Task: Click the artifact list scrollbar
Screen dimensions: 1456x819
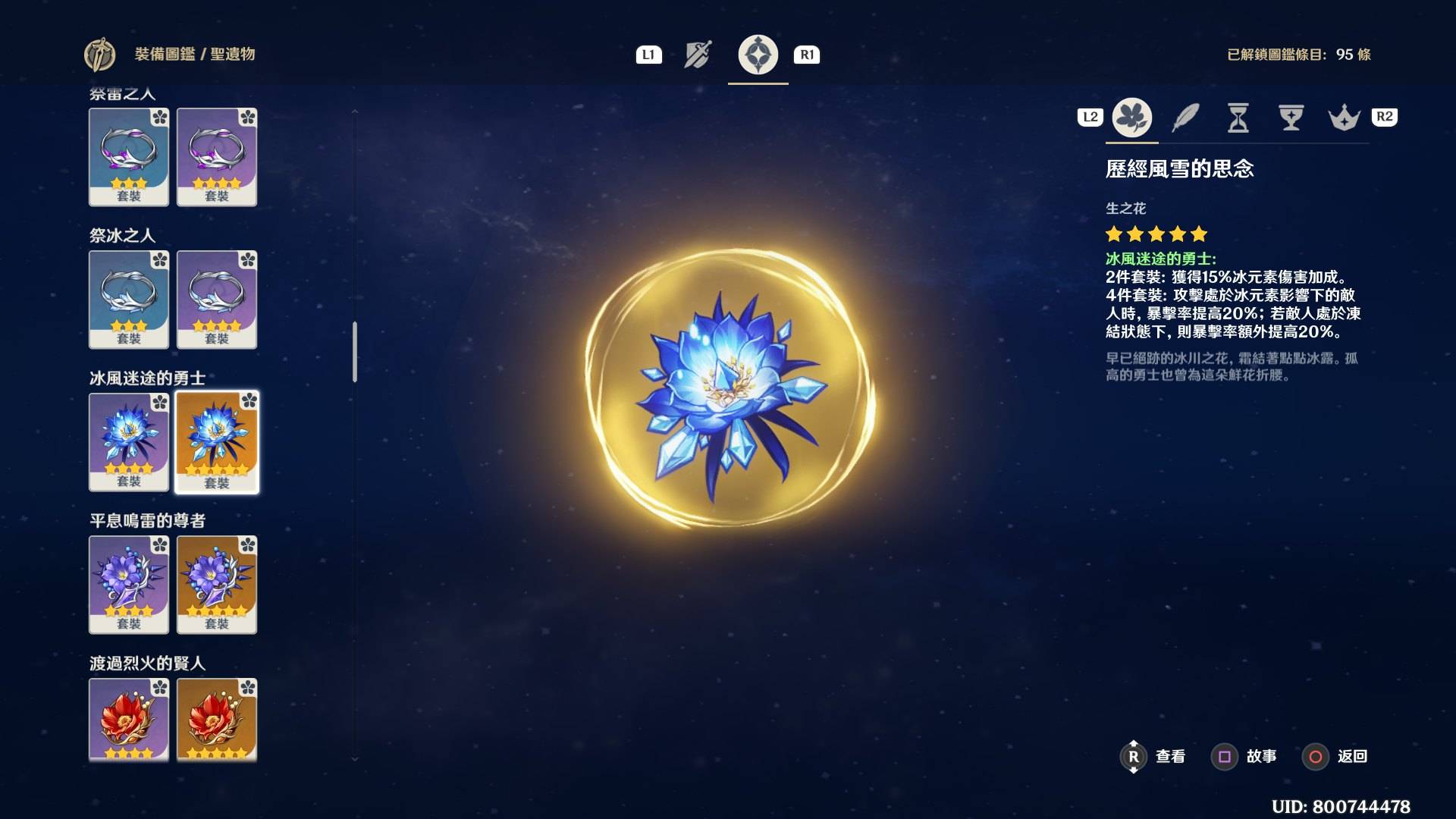Action: coord(354,352)
